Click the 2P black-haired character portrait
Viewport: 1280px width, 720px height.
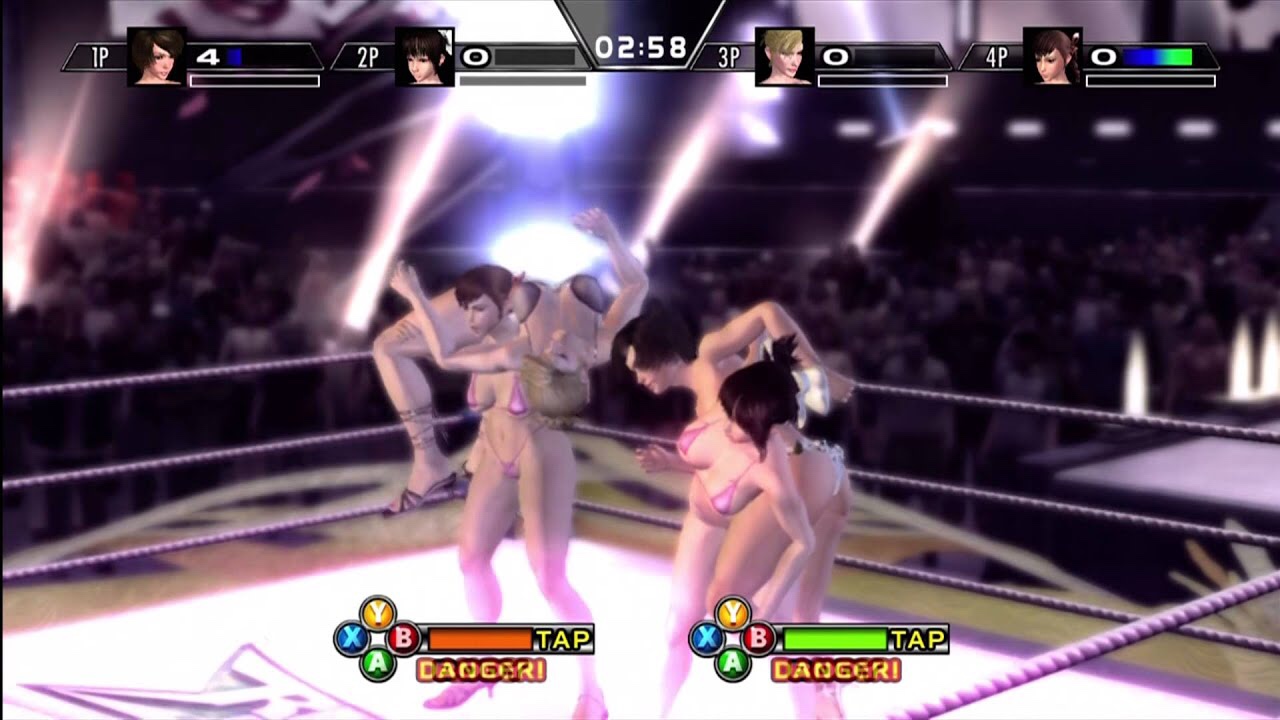click(424, 57)
